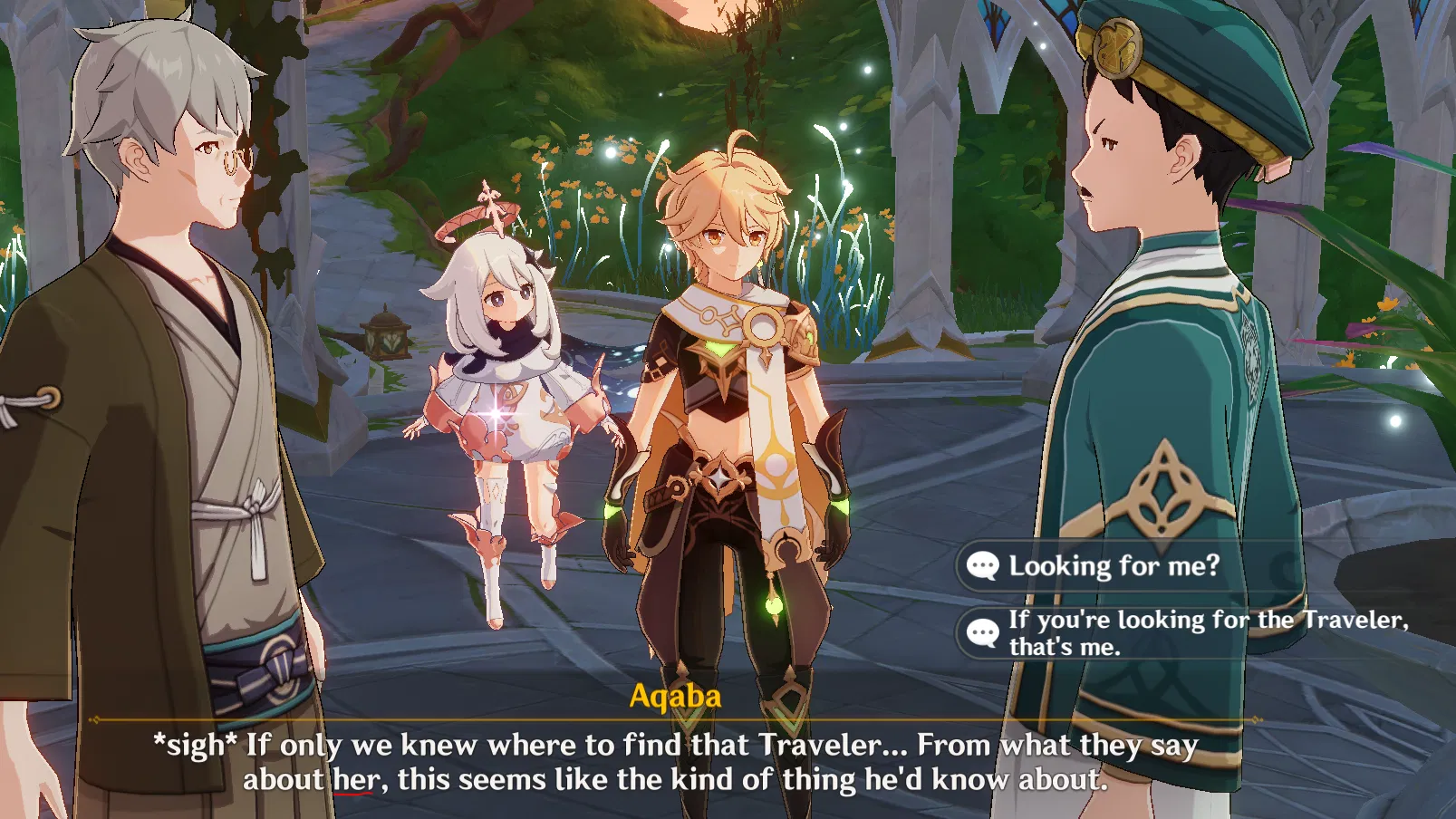This screenshot has width=1456, height=819.
Task: Choose "If you're looking for the Traveler, that's me."
Action: 1178,633
